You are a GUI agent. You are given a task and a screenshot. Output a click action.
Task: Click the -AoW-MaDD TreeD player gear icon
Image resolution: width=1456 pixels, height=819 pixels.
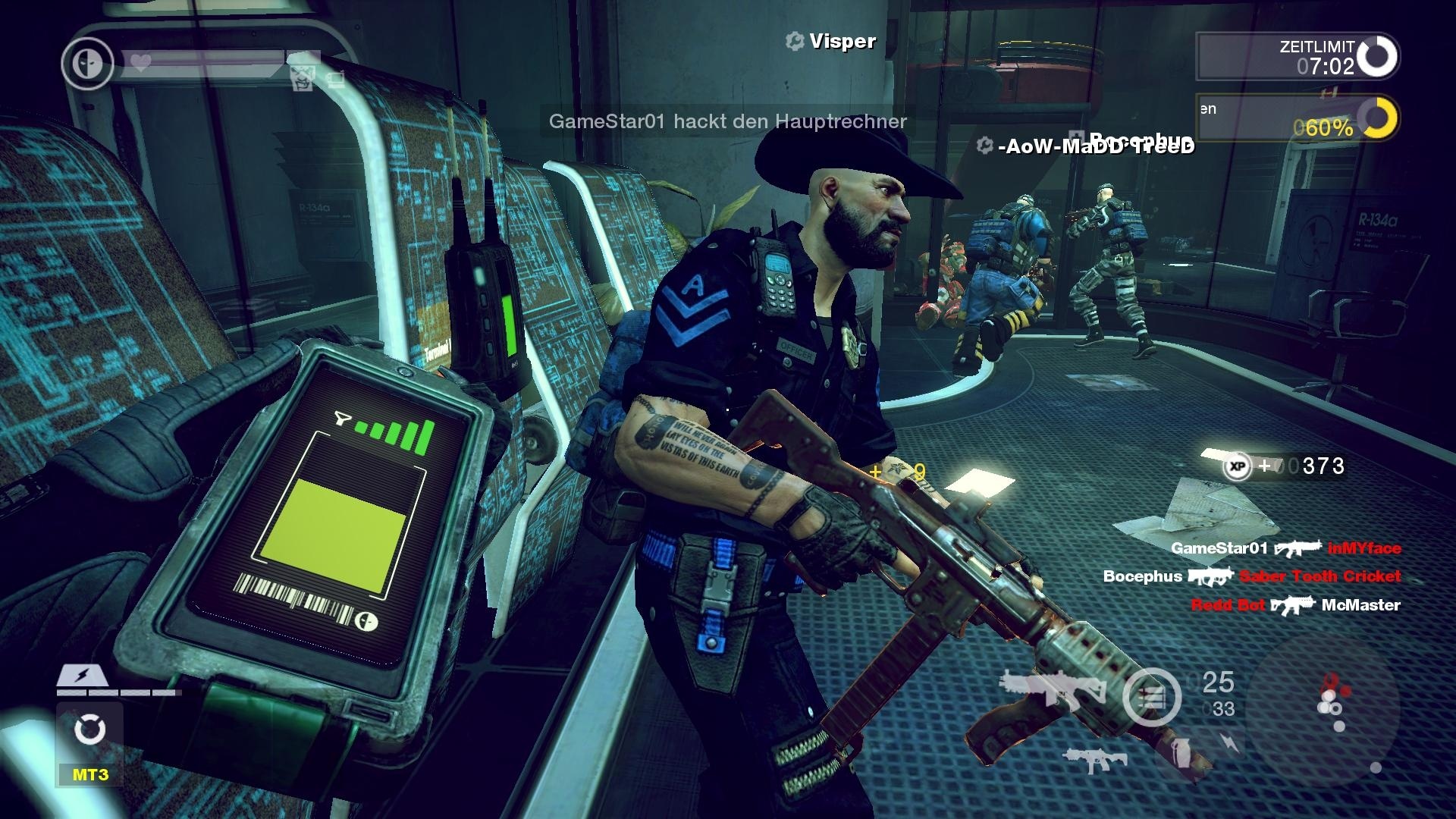(984, 144)
